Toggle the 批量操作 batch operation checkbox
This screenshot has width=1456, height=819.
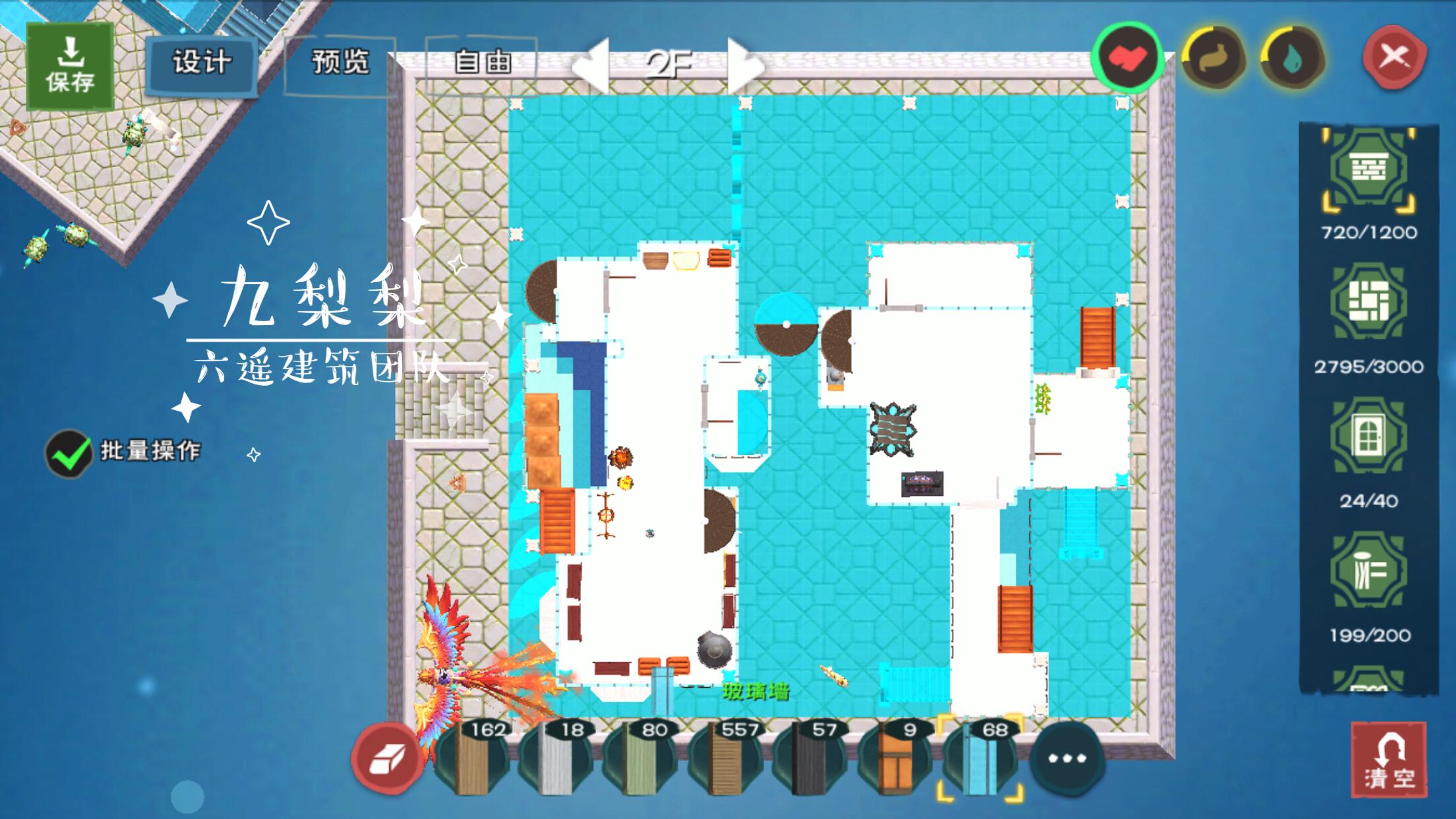(x=69, y=454)
